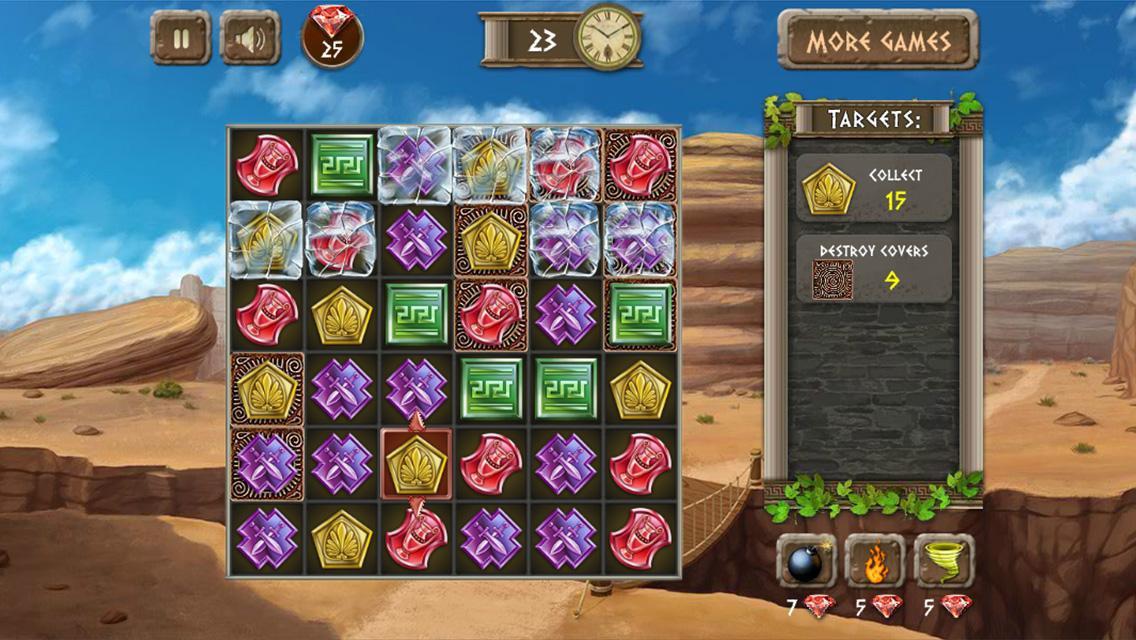Screen dimensions: 1136x640
Task: Open the More Games link
Action: coord(877,41)
